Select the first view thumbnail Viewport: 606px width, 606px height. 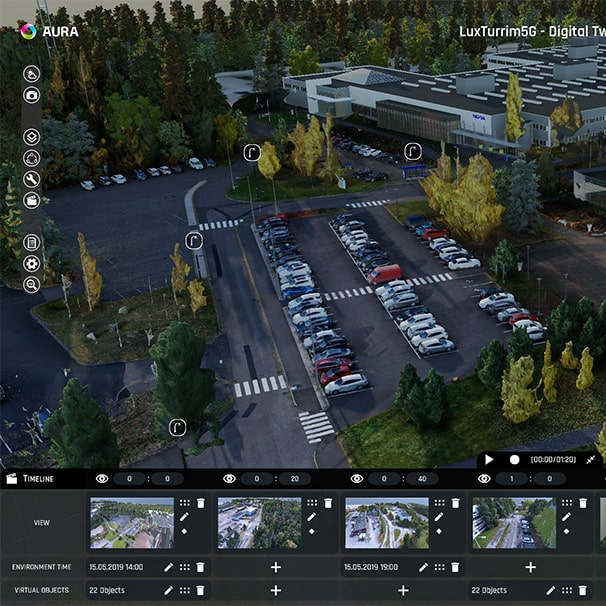click(x=132, y=523)
